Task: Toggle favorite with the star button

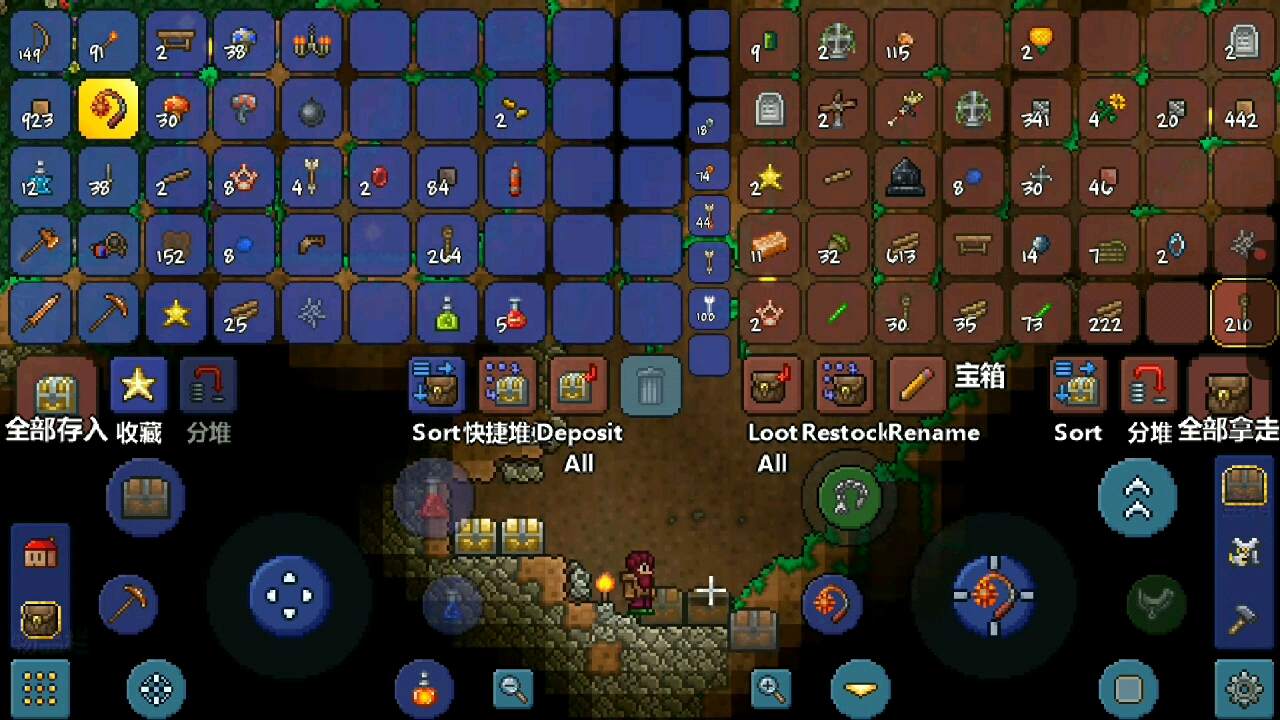Action: 138,386
